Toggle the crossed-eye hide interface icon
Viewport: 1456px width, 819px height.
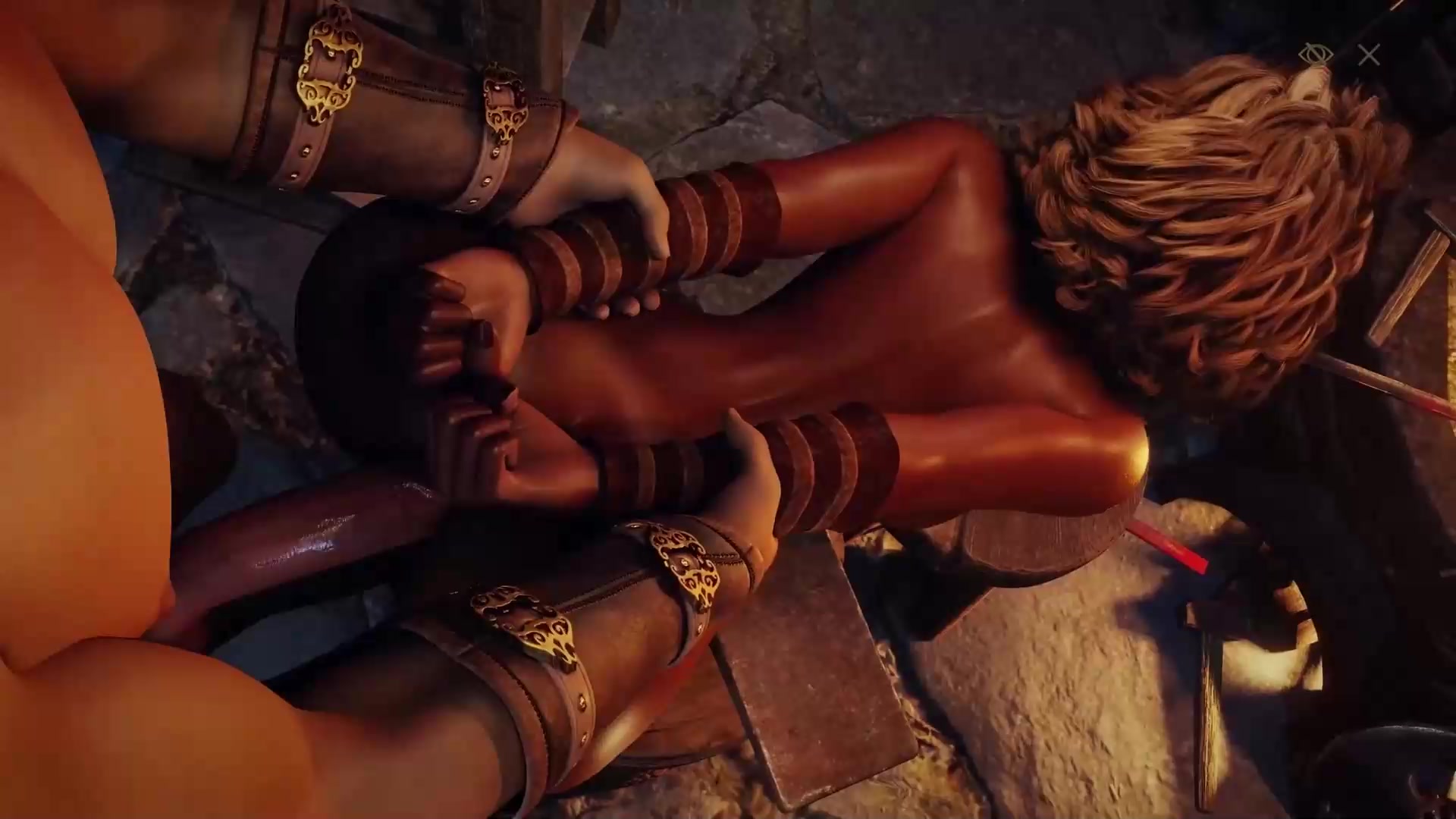pos(1315,55)
